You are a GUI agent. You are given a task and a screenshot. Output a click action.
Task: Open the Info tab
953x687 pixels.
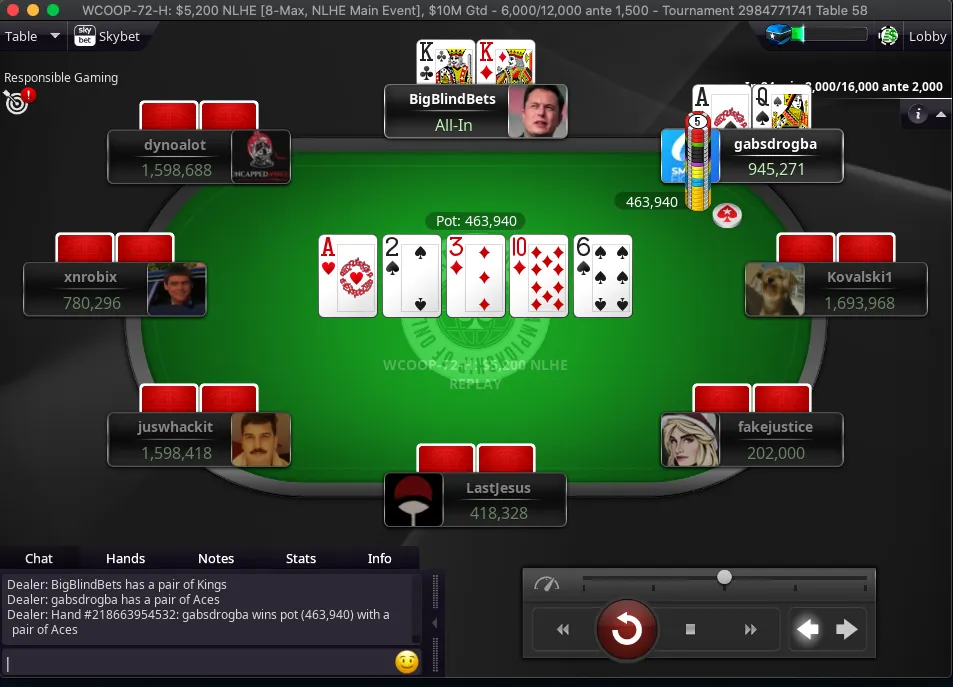[x=379, y=558]
